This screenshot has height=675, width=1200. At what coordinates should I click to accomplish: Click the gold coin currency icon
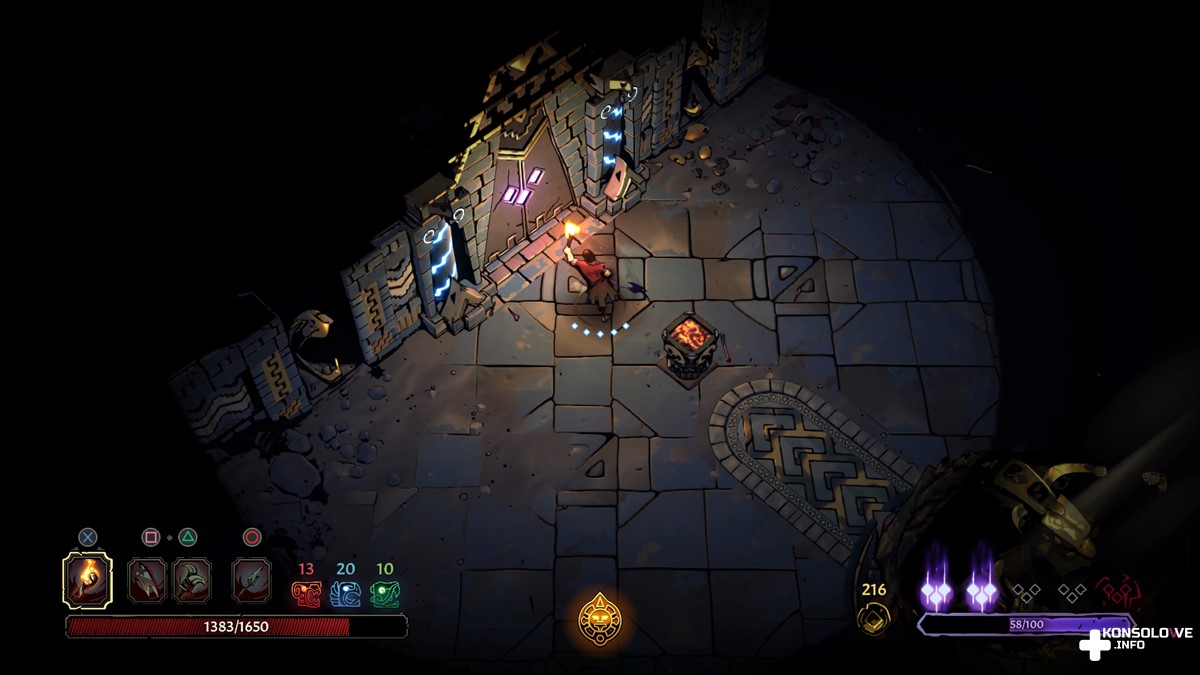872,618
